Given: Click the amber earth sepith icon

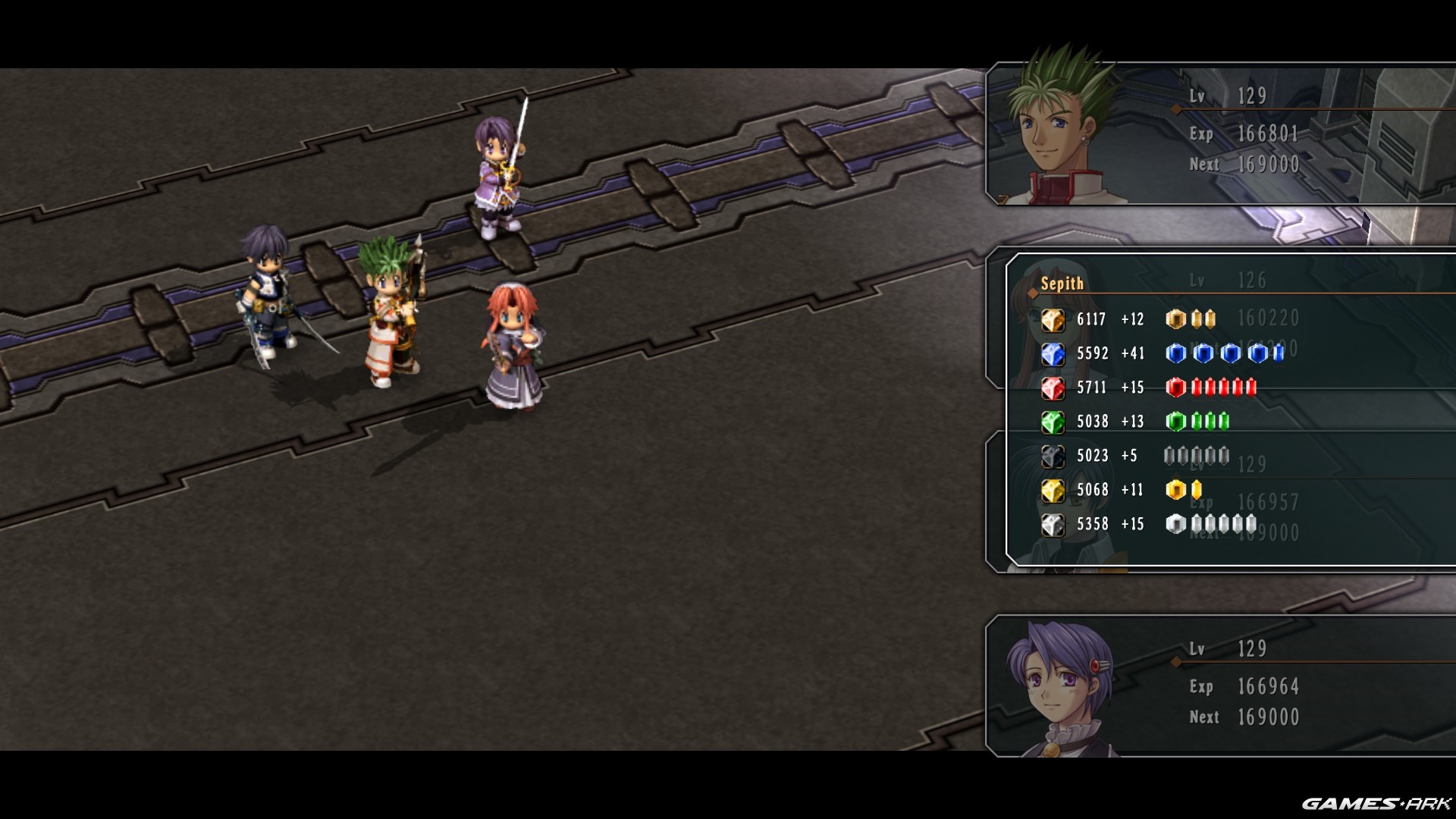Looking at the screenshot, I should [x=1053, y=320].
